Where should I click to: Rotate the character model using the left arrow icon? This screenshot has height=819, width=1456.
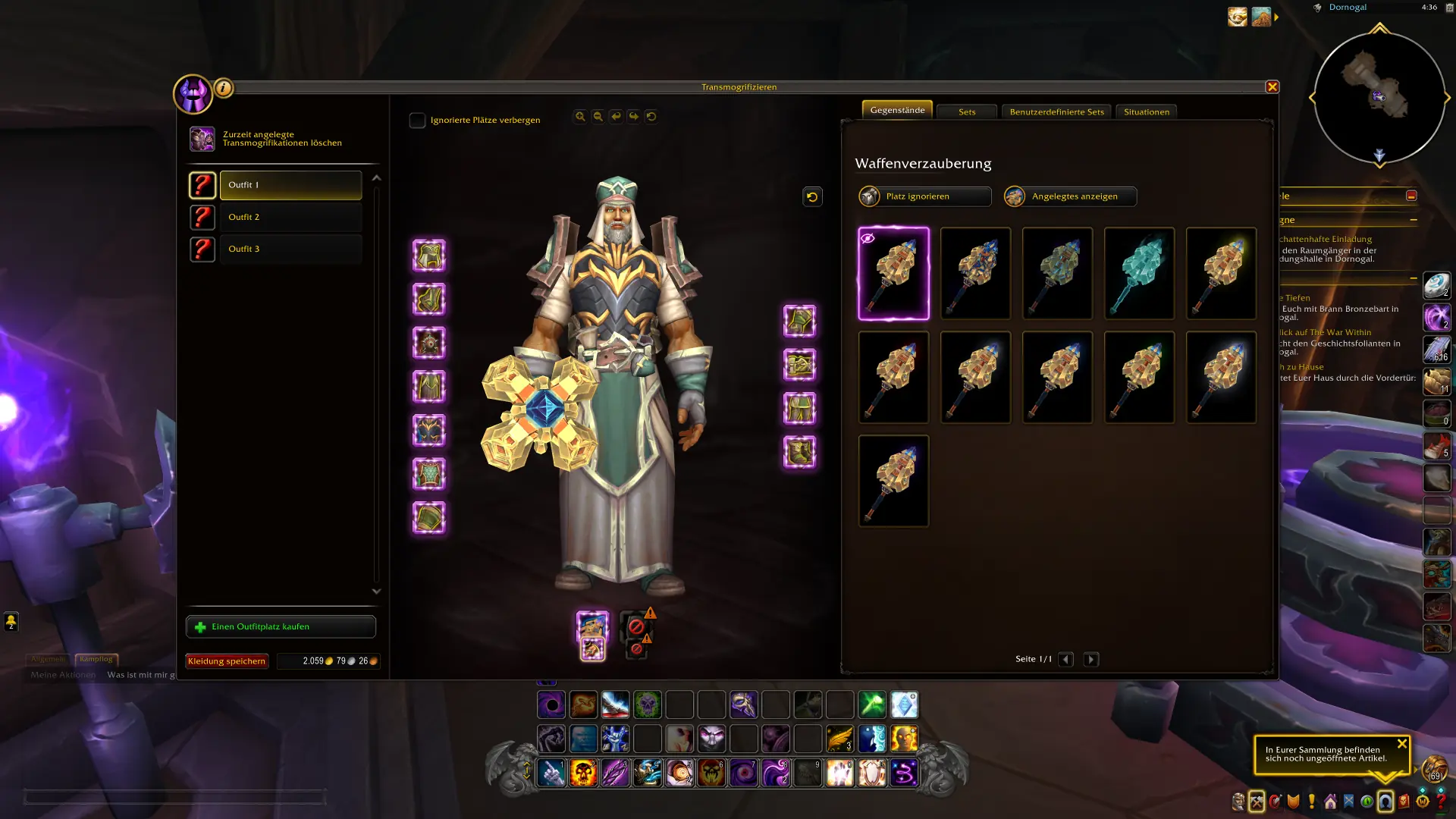click(x=615, y=116)
